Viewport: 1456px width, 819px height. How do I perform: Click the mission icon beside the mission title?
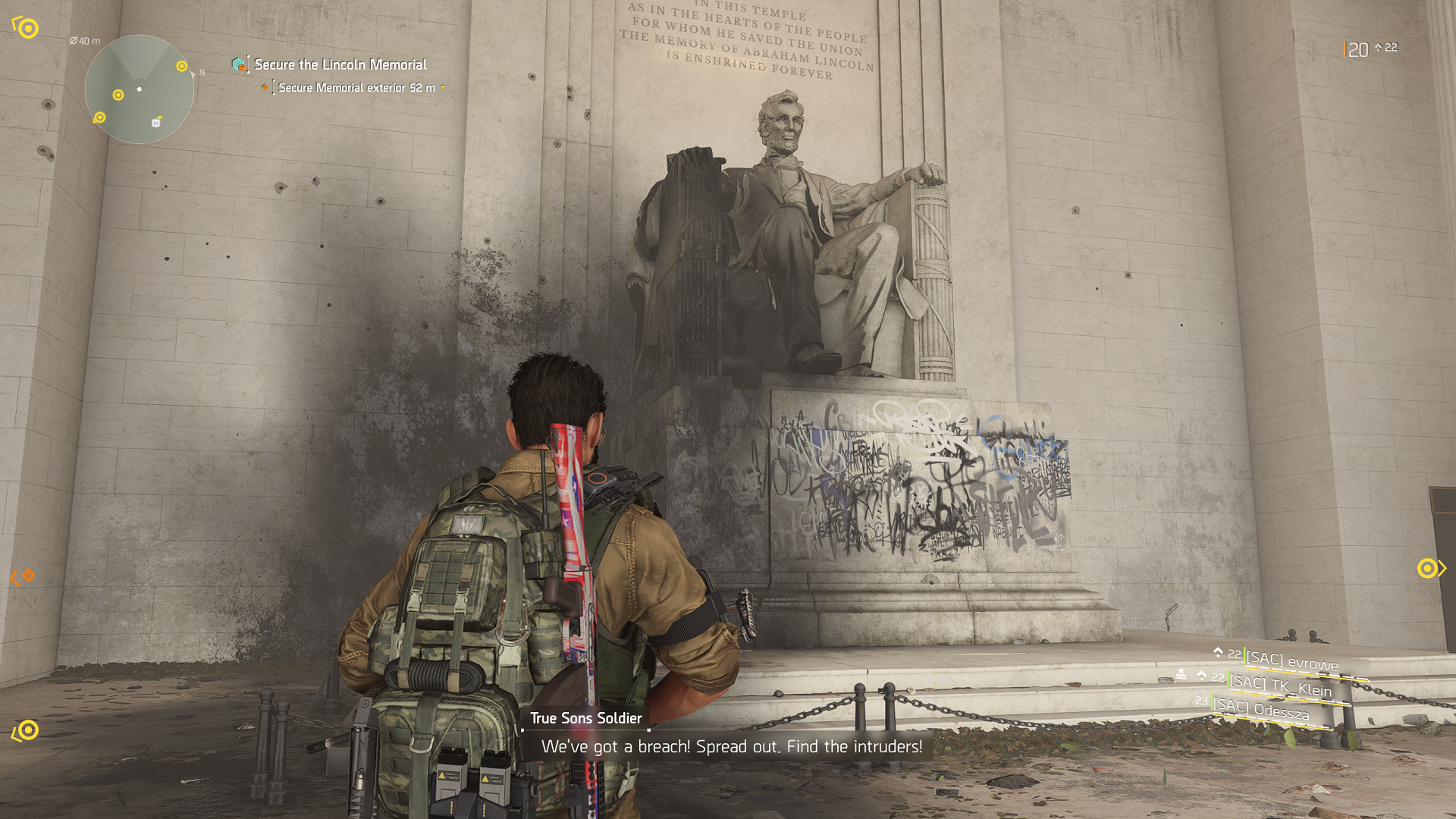click(x=239, y=64)
